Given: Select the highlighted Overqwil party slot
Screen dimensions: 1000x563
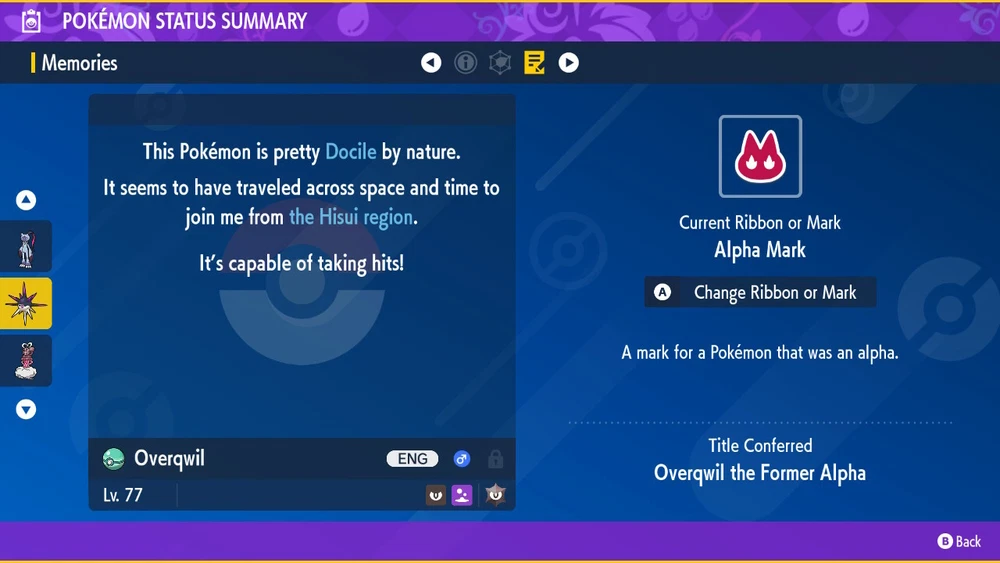Looking at the screenshot, I should [x=26, y=304].
